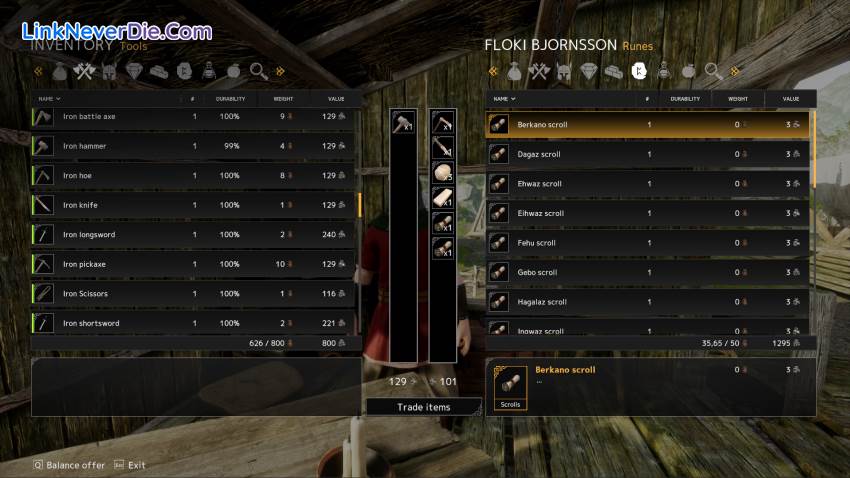This screenshot has height=478, width=850.
Task: Show Floki's gems diamond category
Action: click(588, 71)
